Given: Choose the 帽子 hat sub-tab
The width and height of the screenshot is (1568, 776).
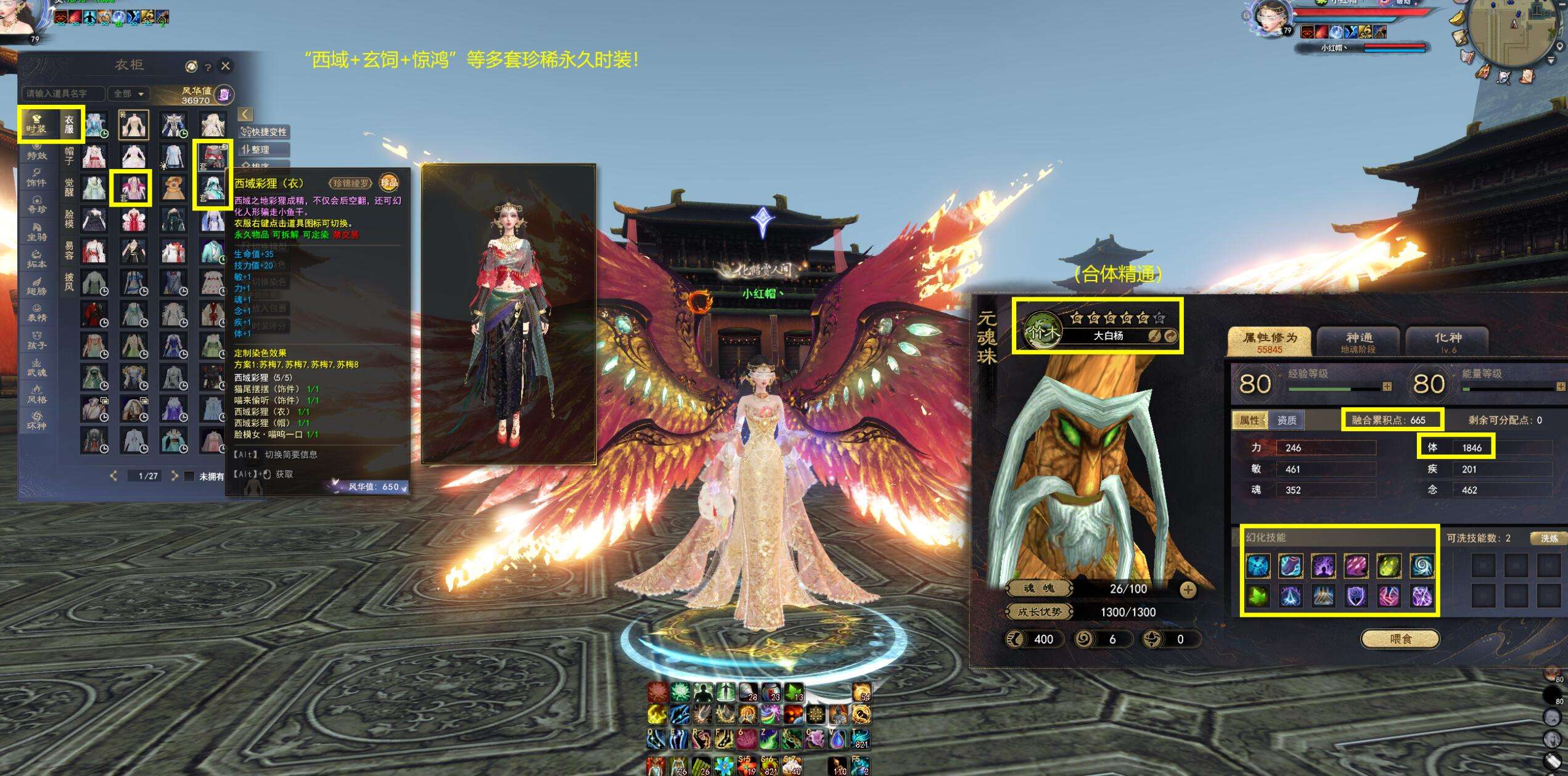Looking at the screenshot, I should 69,155.
